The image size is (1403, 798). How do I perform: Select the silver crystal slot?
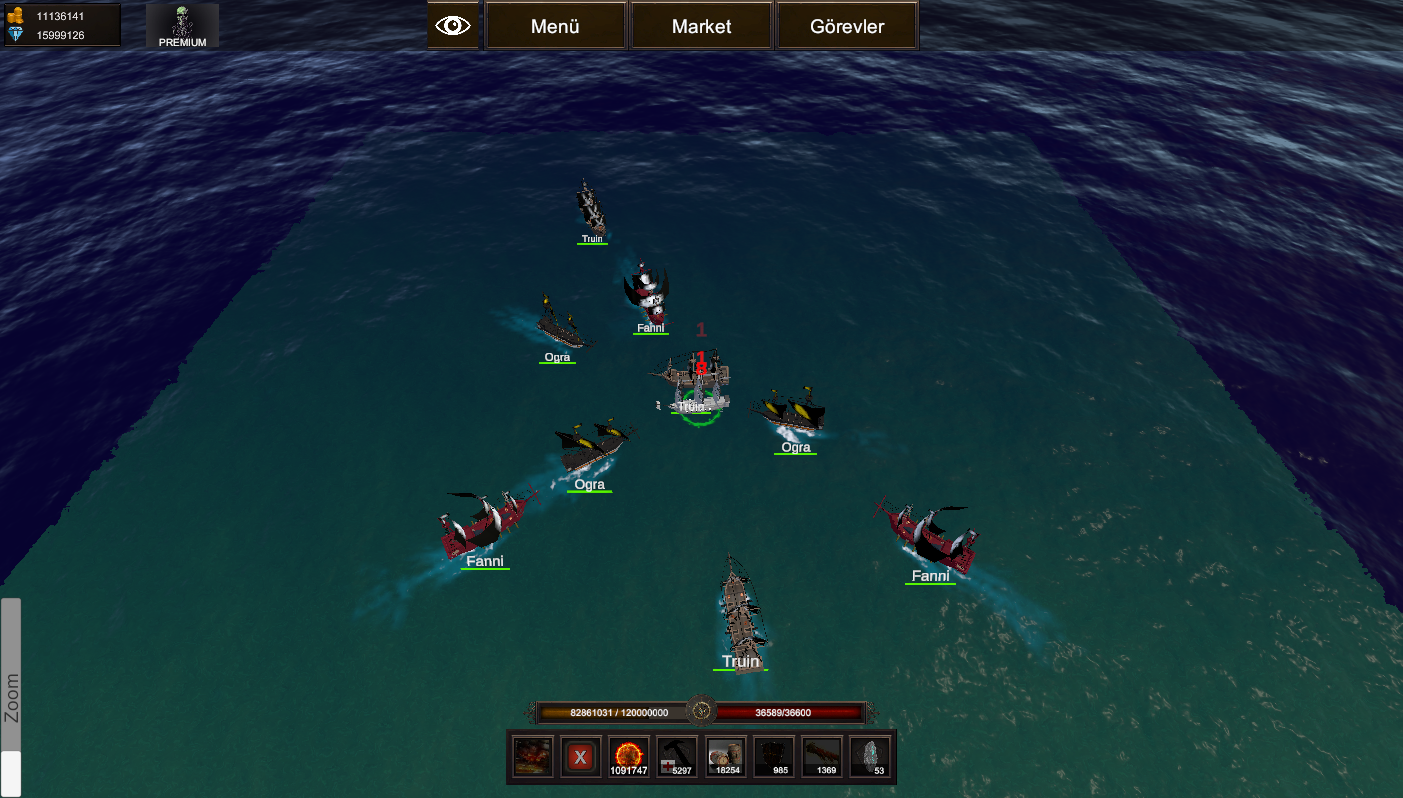coord(871,757)
